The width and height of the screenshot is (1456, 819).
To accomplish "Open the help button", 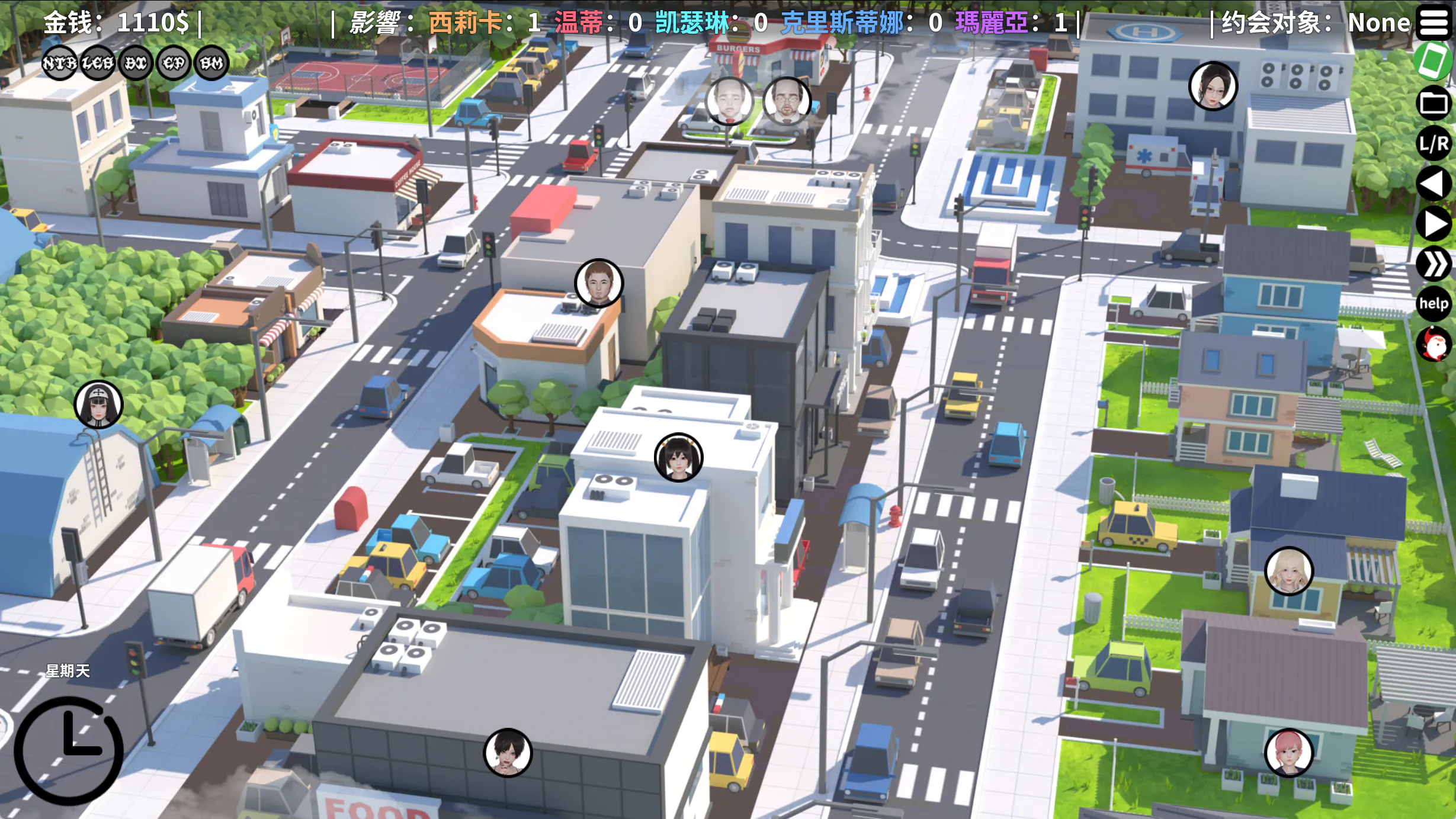I will [x=1433, y=304].
